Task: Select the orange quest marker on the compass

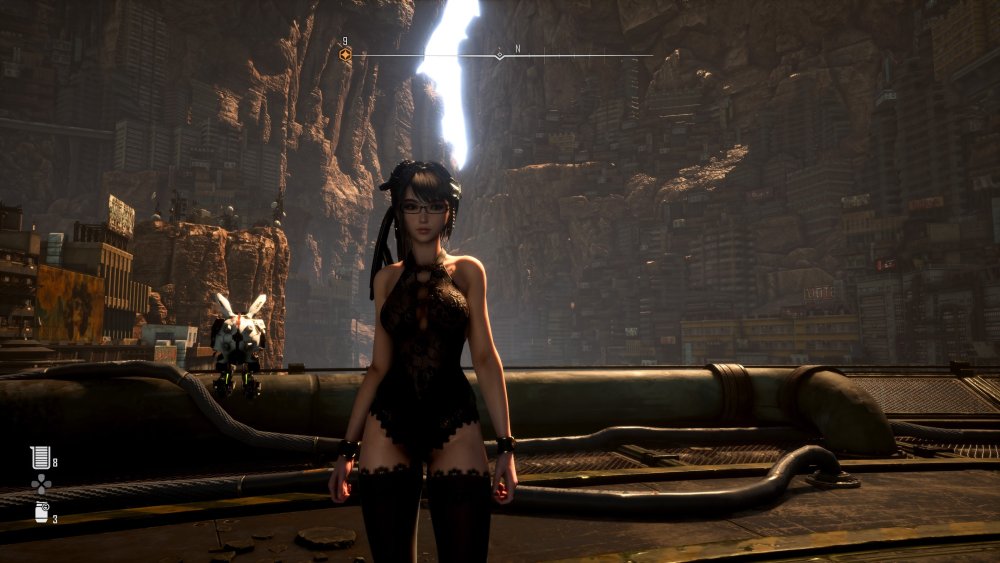Action: (345, 54)
